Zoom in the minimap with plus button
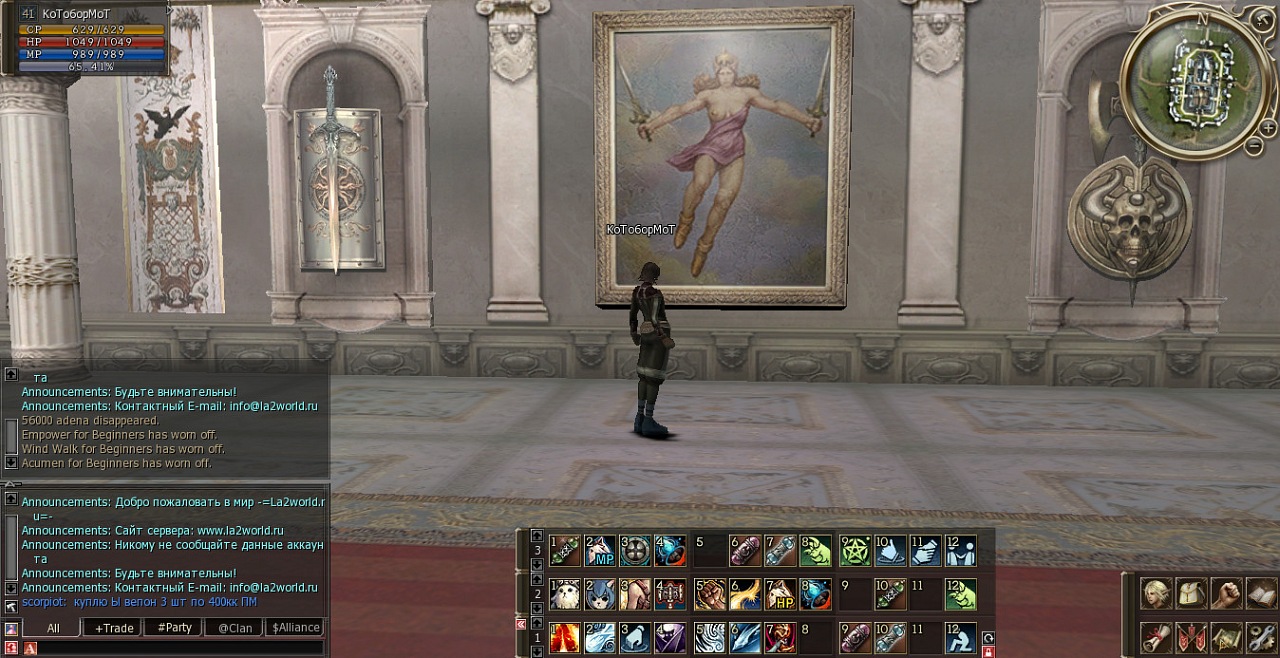Screen dimensions: 1280x658 pos(1267,128)
